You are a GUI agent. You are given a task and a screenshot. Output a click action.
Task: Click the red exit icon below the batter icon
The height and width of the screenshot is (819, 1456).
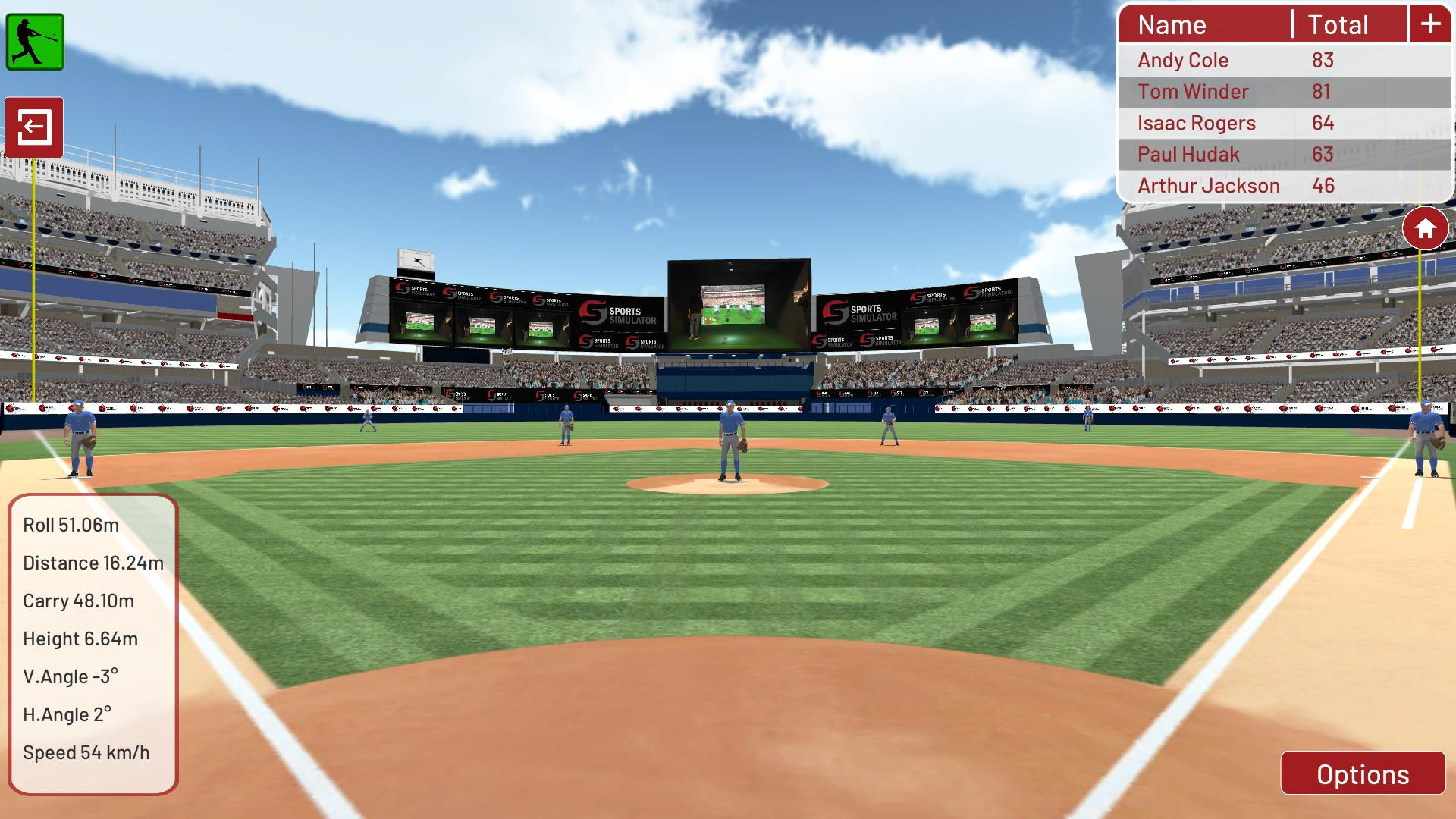click(x=36, y=127)
